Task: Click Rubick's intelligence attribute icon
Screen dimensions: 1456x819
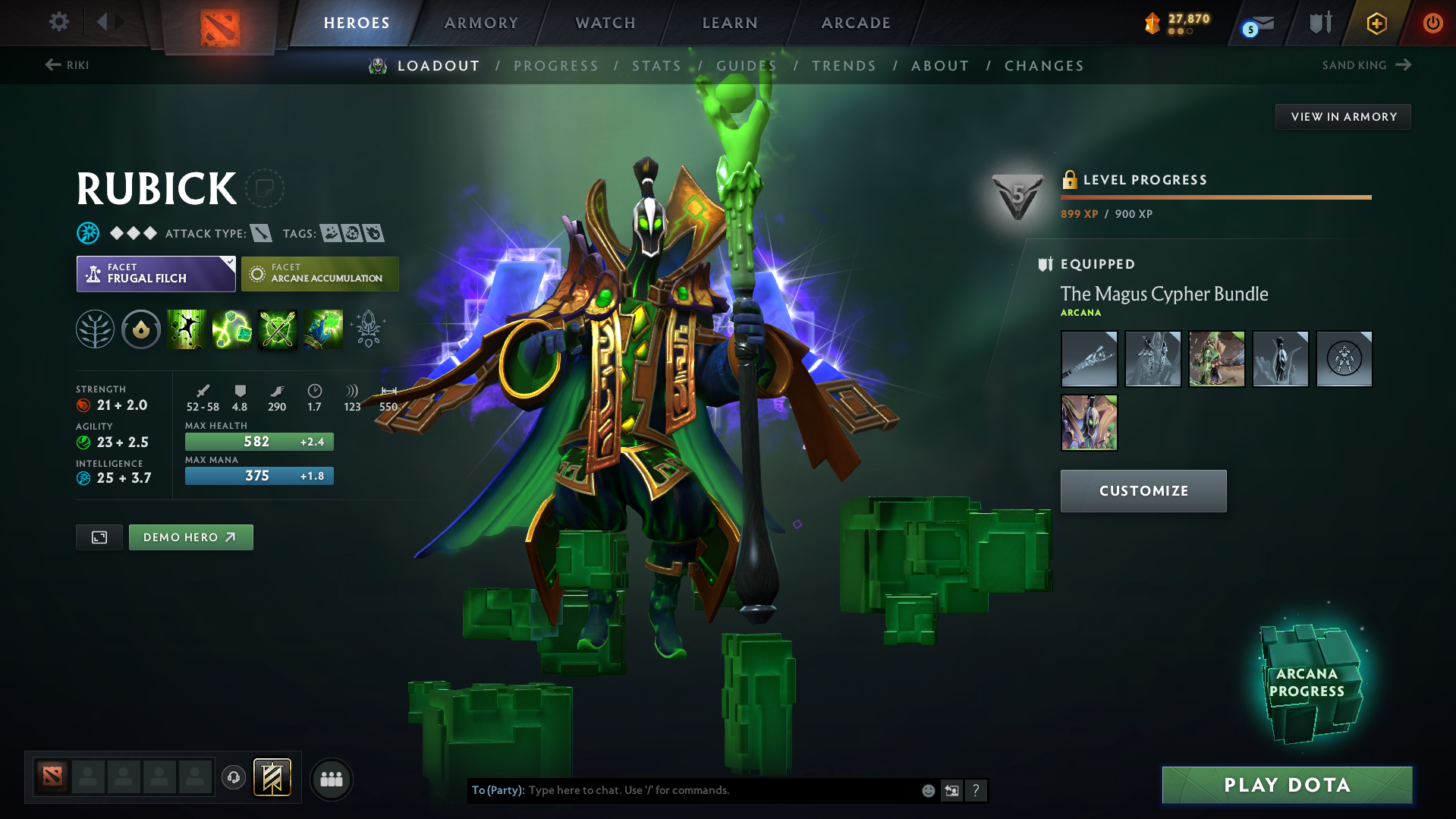Action: point(83,478)
